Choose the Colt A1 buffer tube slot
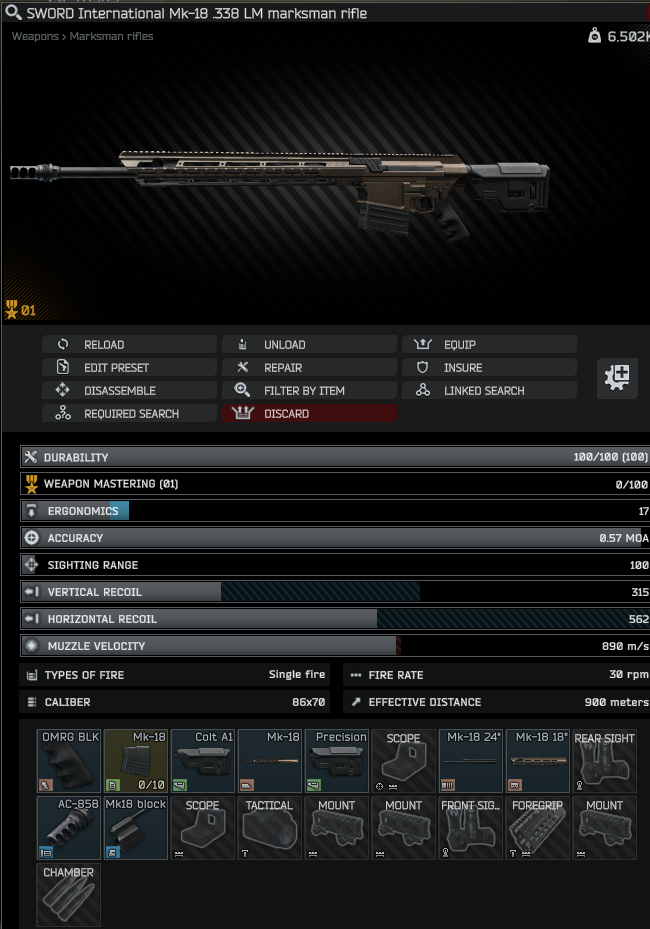The width and height of the screenshot is (650, 929). click(x=203, y=761)
